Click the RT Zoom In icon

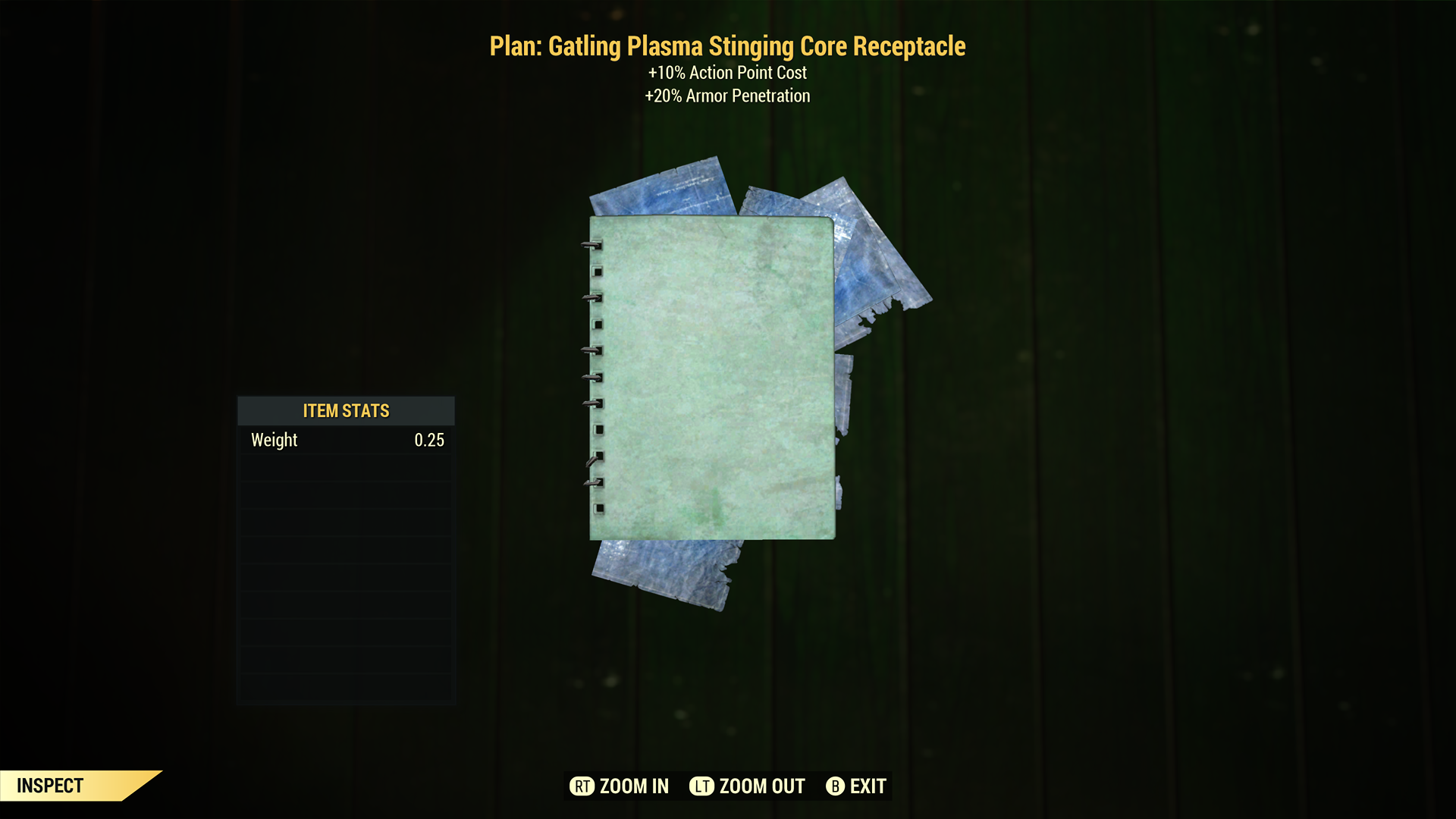[x=582, y=786]
